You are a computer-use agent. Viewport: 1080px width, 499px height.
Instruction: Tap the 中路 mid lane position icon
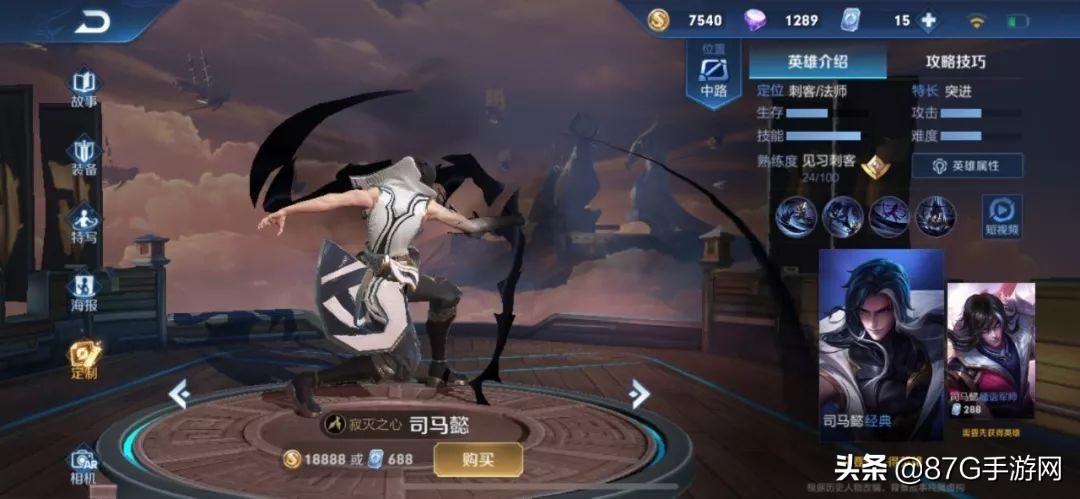pyautogui.click(x=714, y=74)
